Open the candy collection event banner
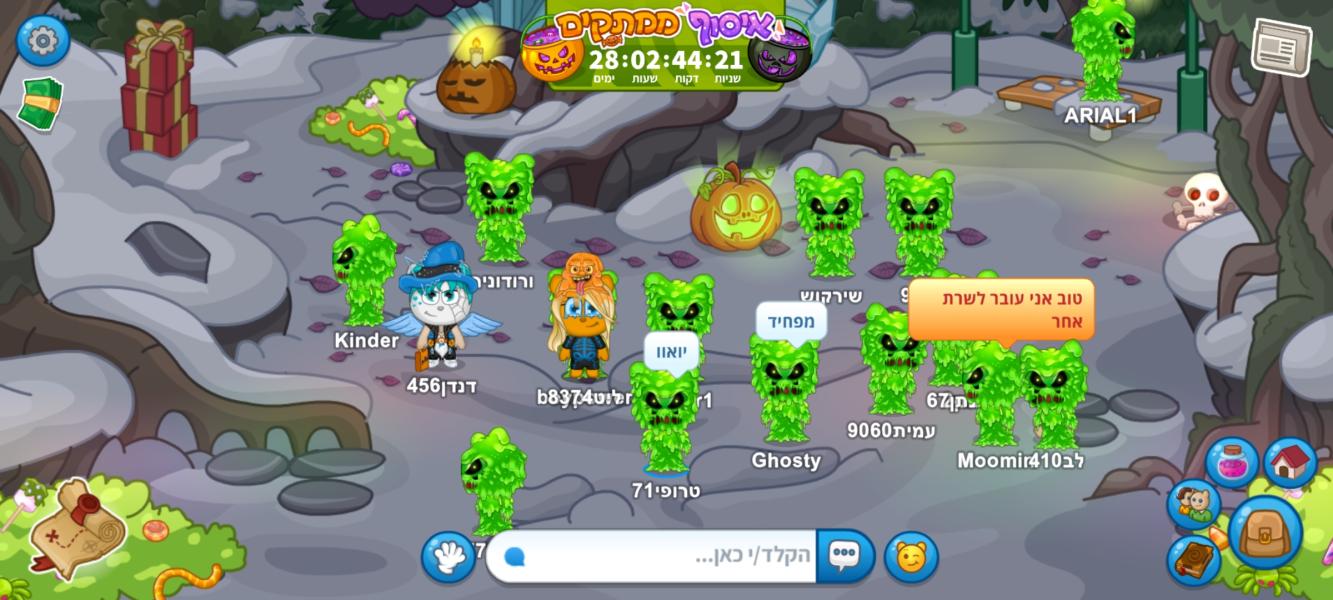 (665, 45)
